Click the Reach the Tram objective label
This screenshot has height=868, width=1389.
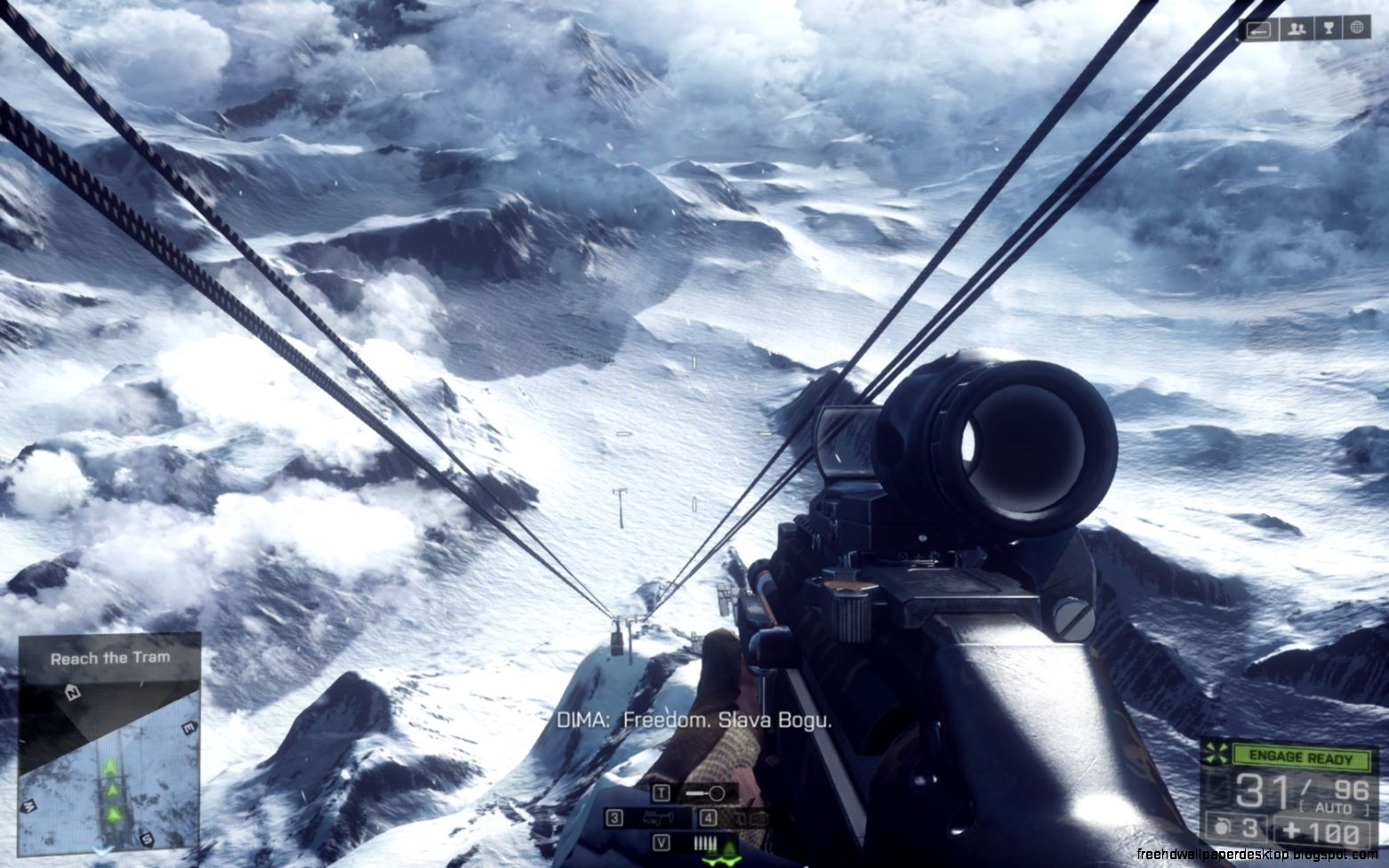pos(110,657)
